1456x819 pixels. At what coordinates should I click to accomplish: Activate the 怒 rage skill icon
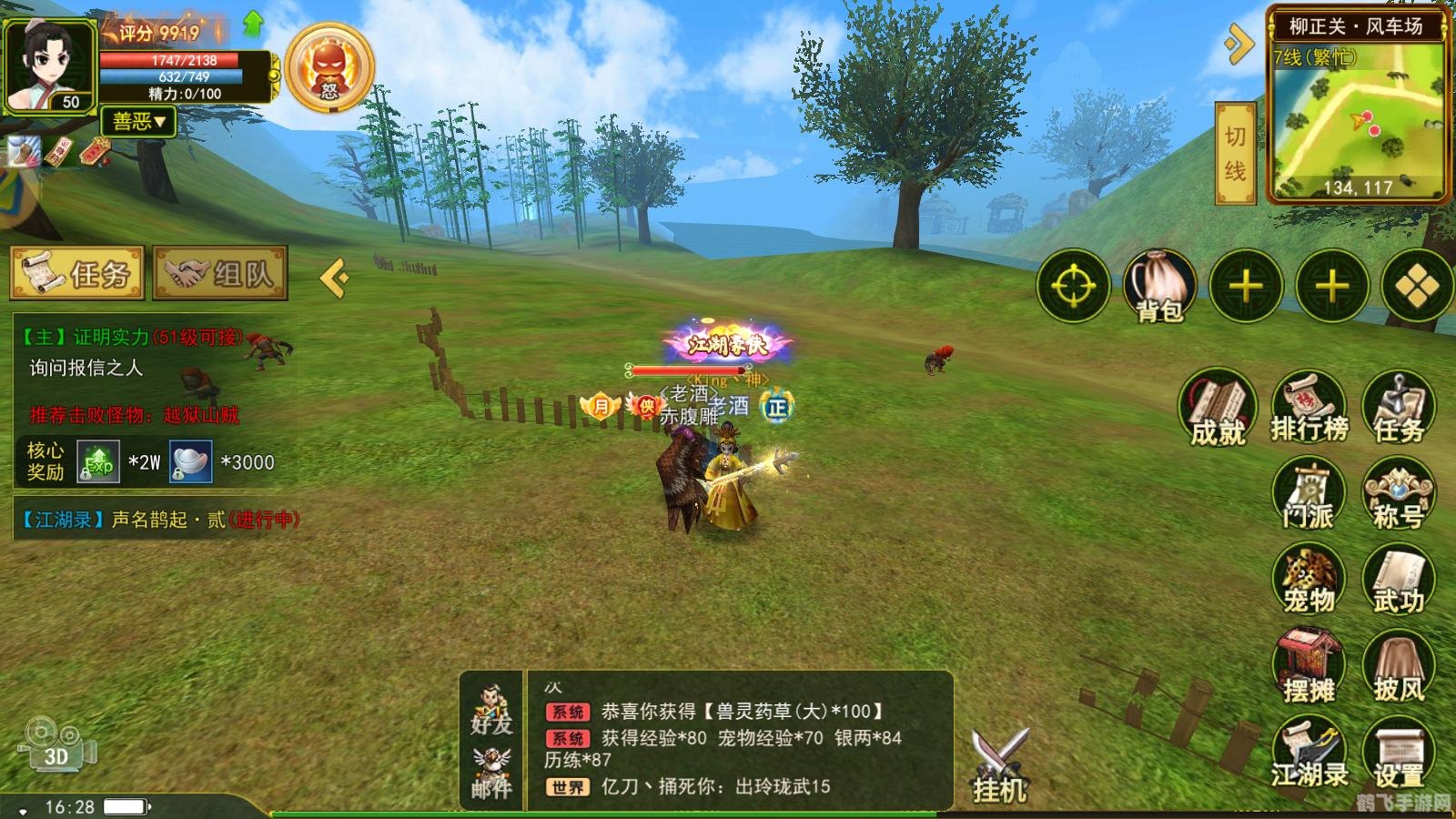[x=329, y=68]
